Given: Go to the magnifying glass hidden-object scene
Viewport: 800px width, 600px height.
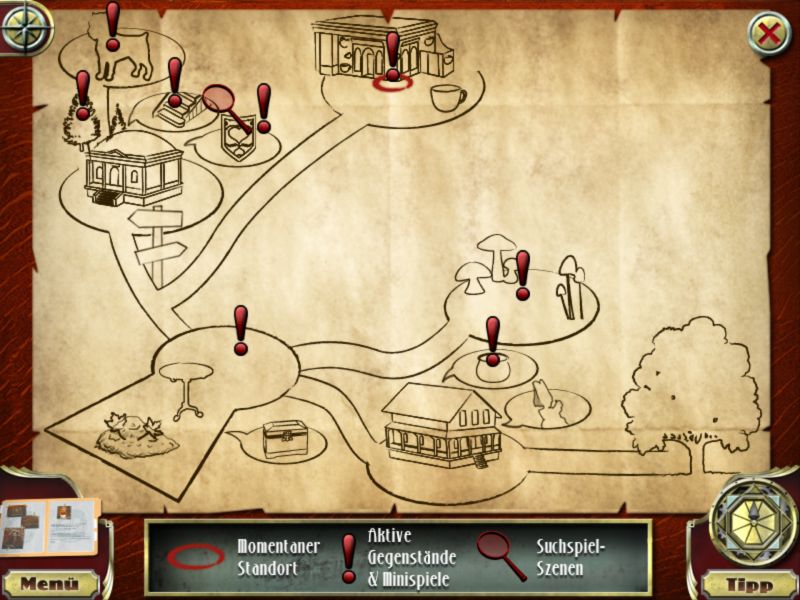Looking at the screenshot, I should tap(227, 106).
